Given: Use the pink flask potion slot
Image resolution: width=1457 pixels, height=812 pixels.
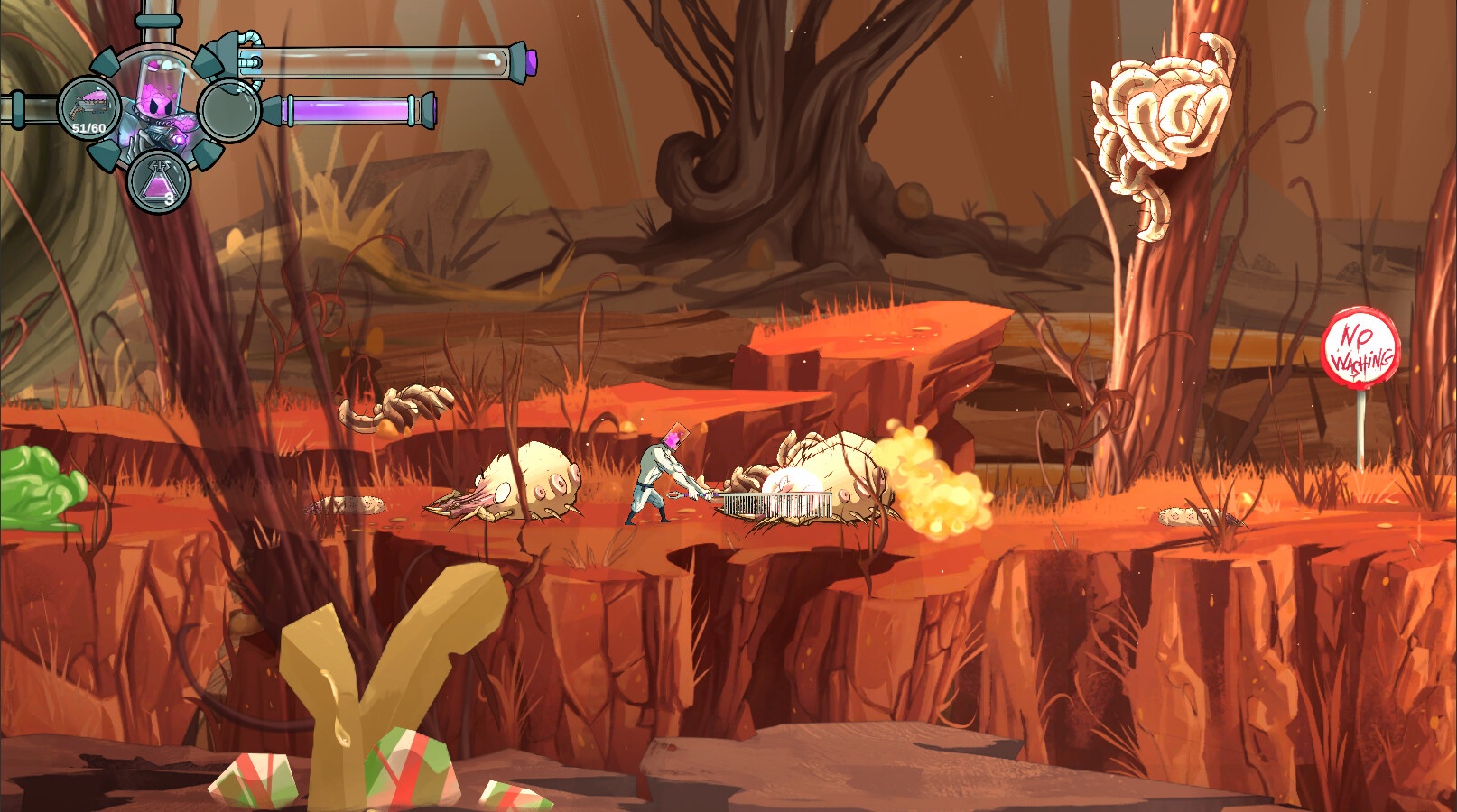Looking at the screenshot, I should pos(160,181).
